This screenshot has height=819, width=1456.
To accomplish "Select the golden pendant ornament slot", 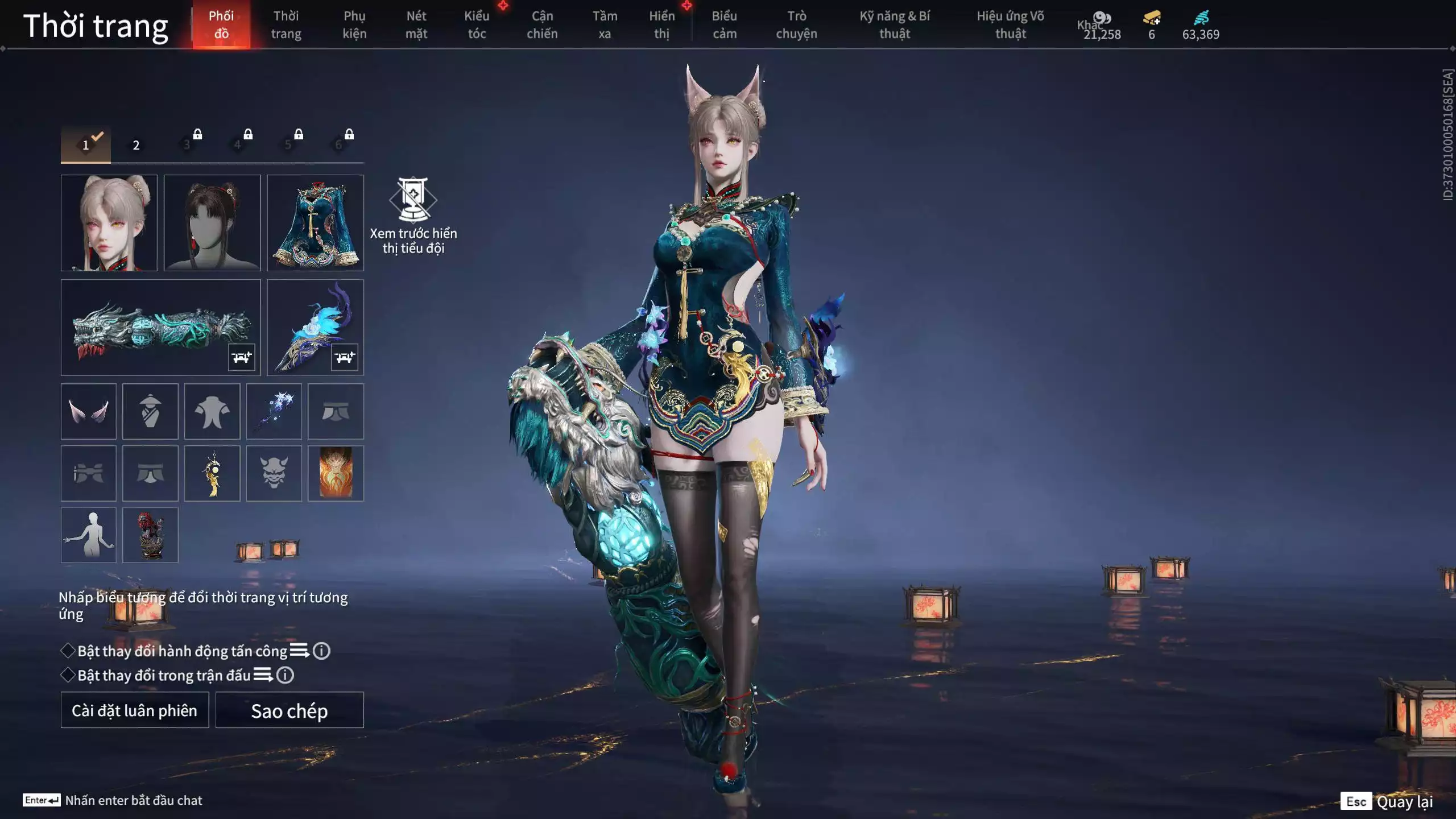I will click(x=213, y=473).
